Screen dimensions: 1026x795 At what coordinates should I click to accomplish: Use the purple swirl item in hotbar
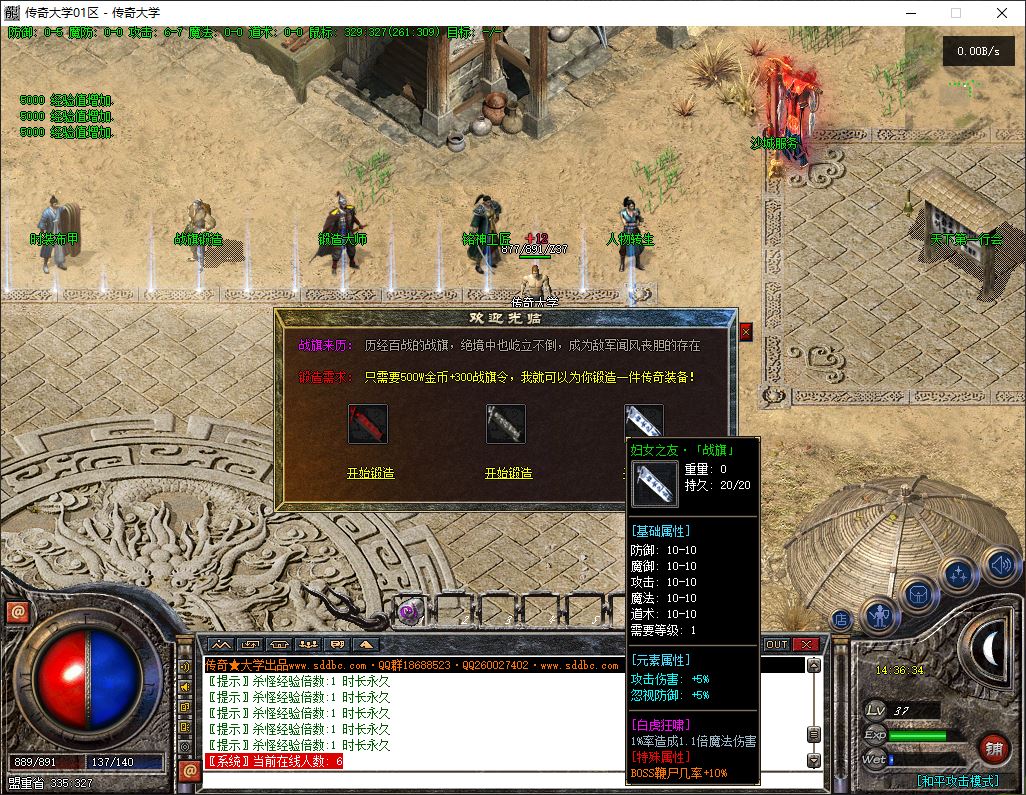coord(408,612)
